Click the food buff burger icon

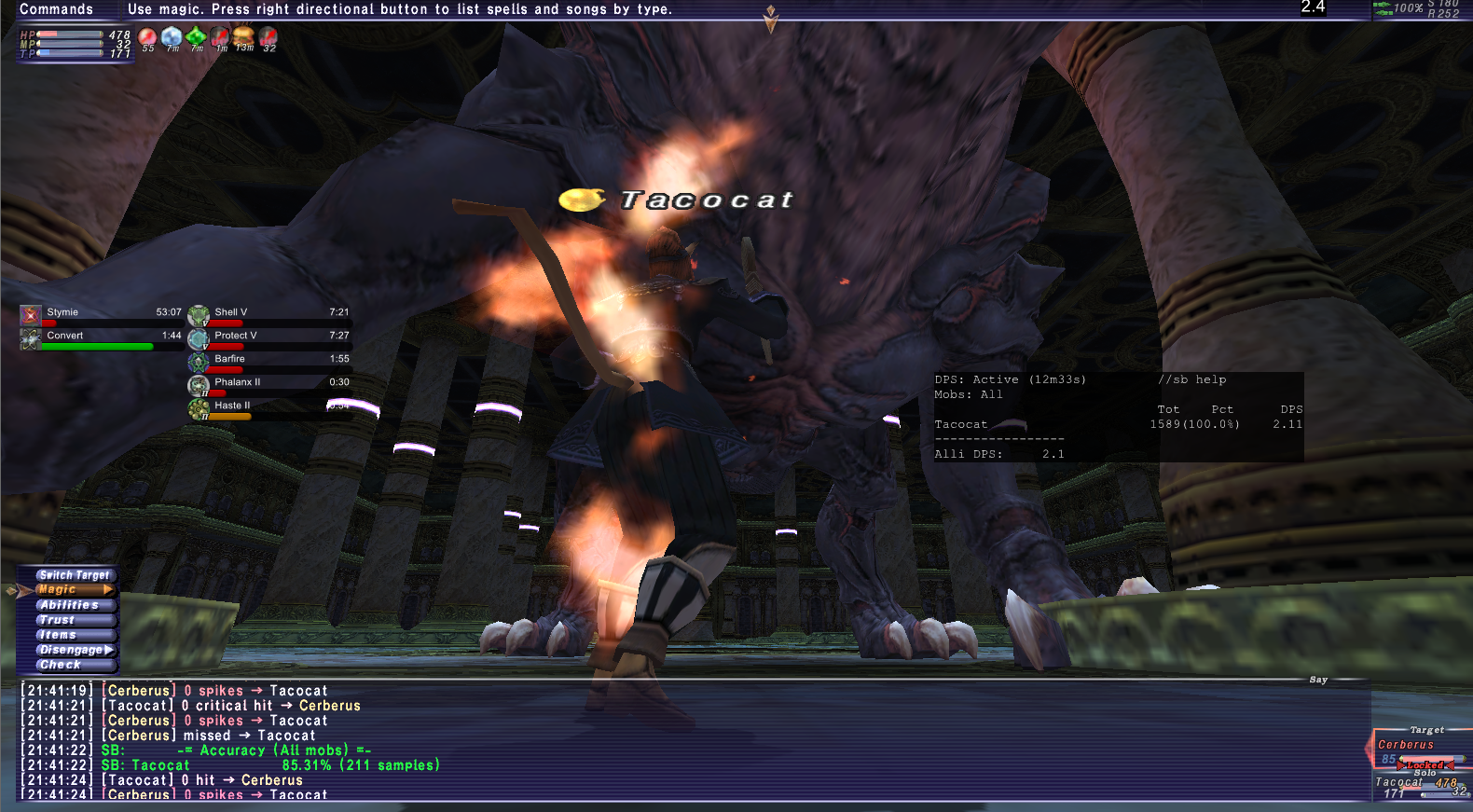pyautogui.click(x=242, y=37)
